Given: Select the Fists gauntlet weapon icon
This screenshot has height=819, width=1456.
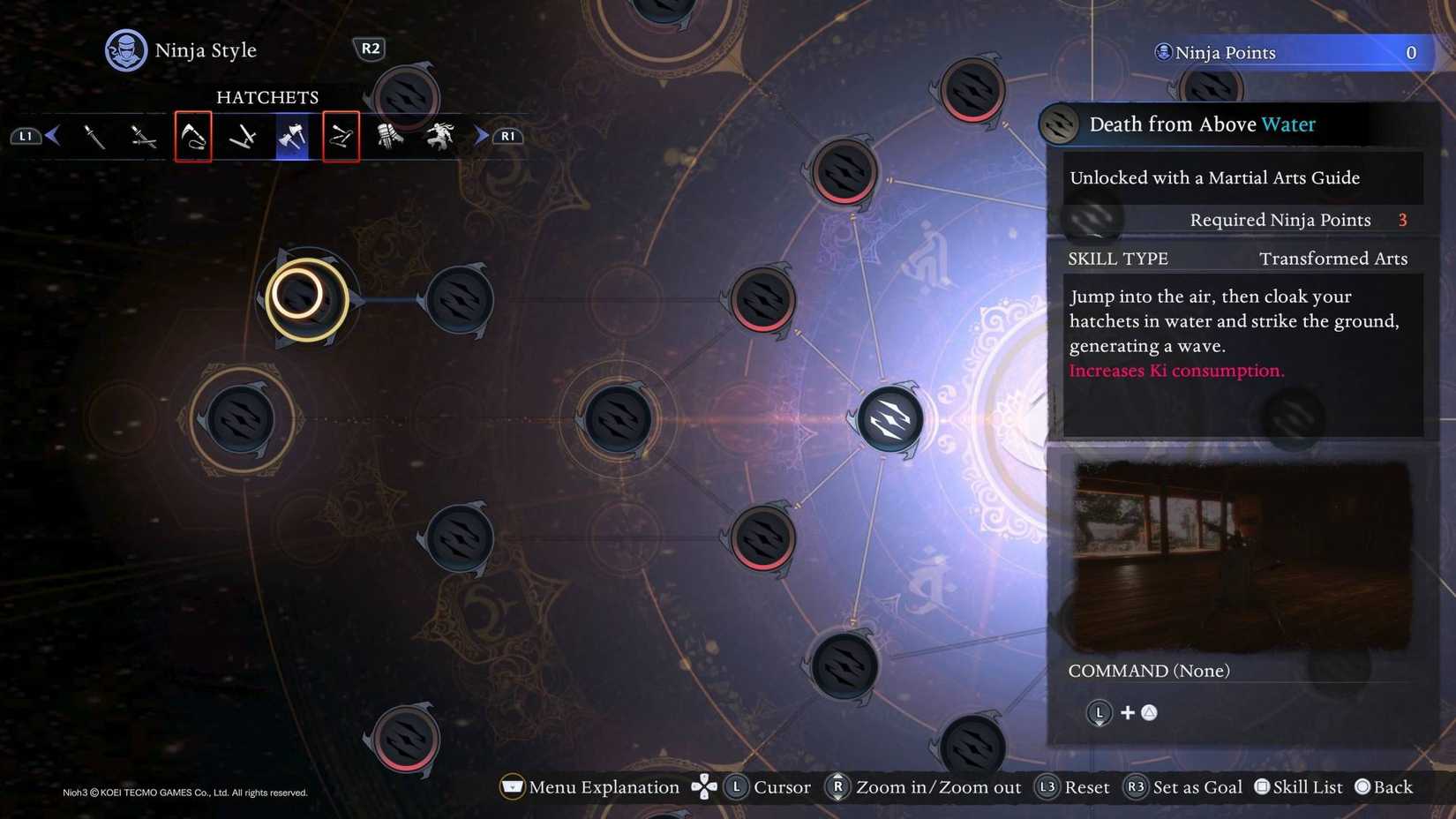Looking at the screenshot, I should click(x=389, y=136).
